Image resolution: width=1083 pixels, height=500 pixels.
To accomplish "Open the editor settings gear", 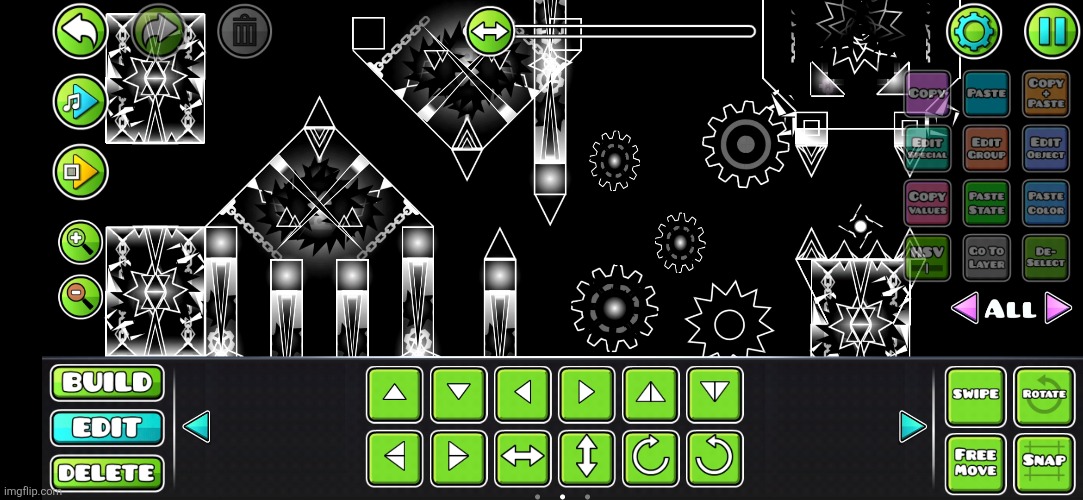I will point(973,31).
